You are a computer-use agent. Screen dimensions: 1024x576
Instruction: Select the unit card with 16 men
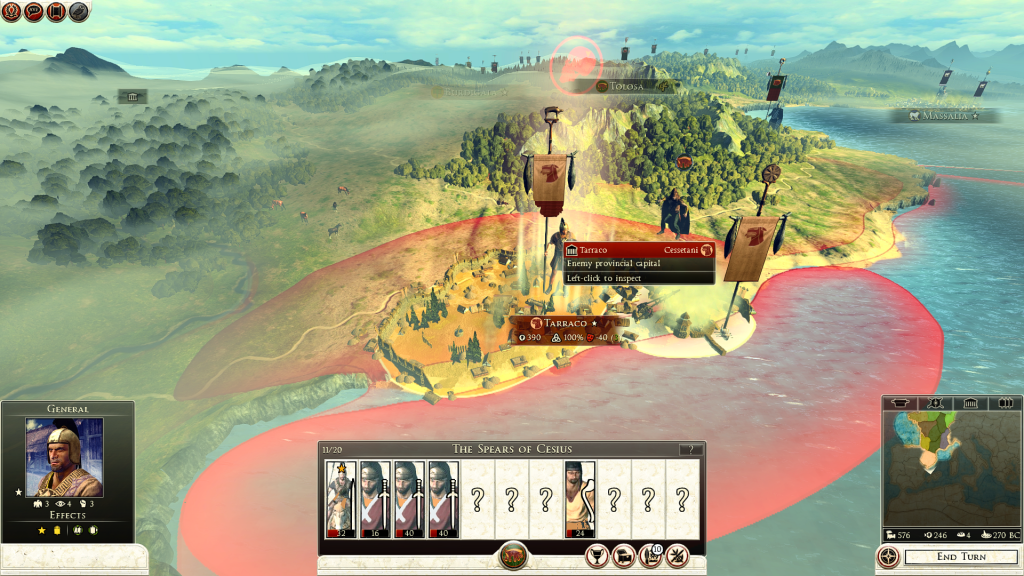pos(375,498)
